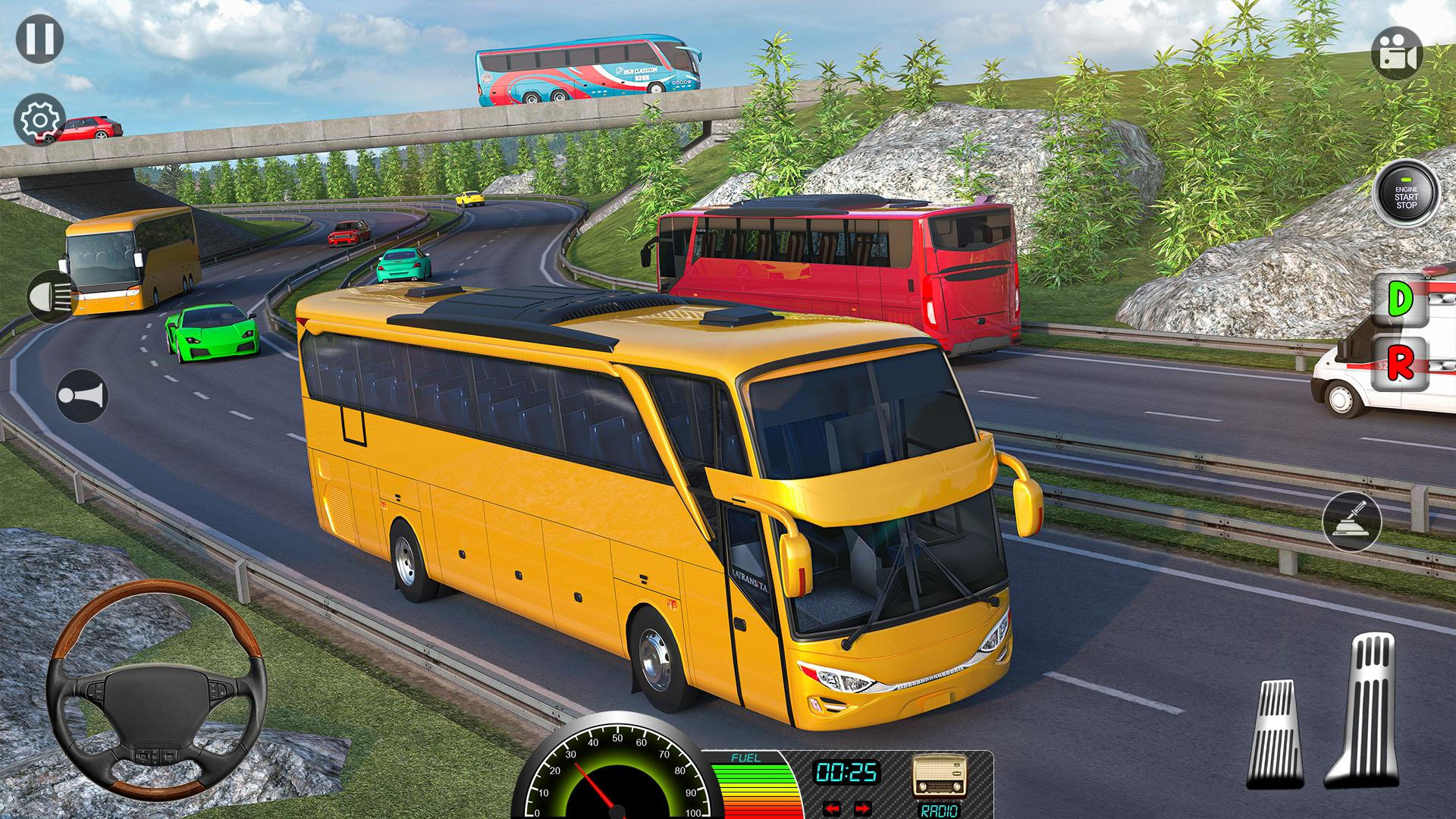Open the gear settings menu
This screenshot has height=819, width=1456.
[x=39, y=120]
